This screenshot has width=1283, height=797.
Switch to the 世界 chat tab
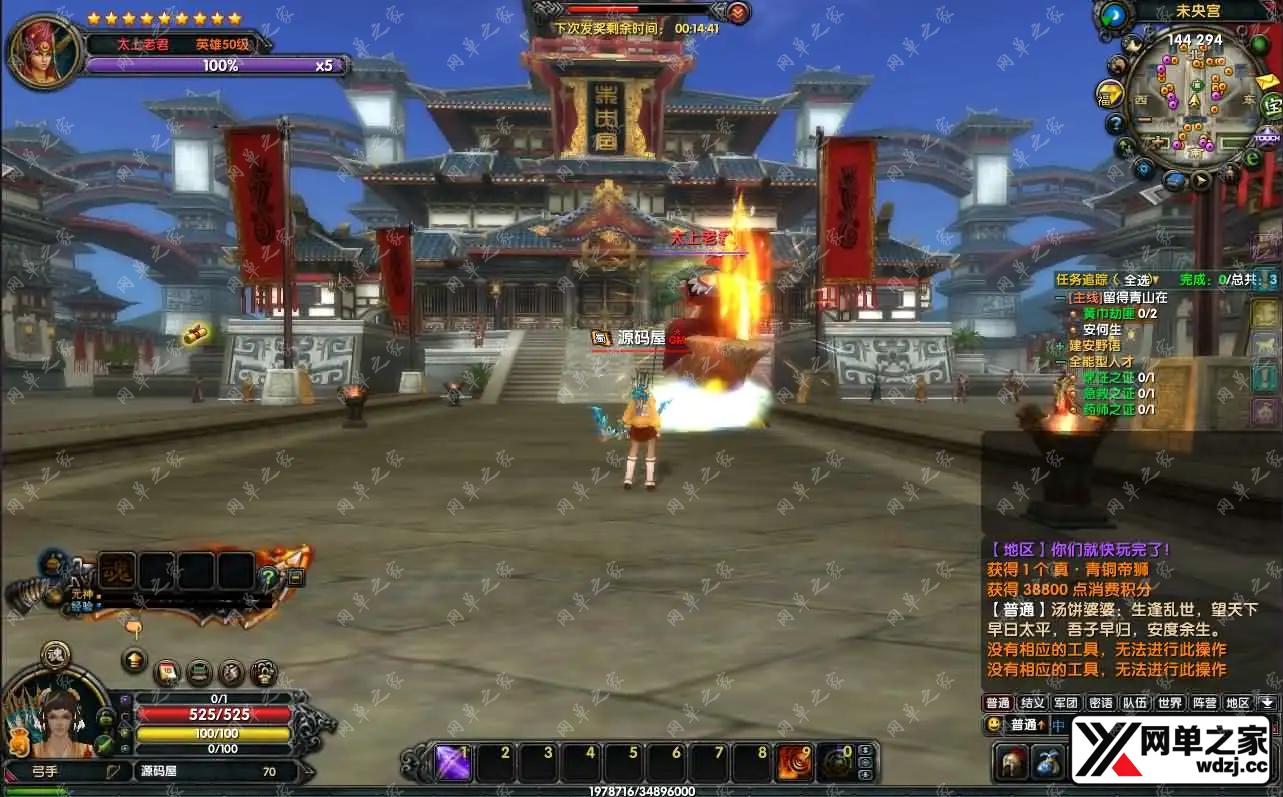(1170, 703)
